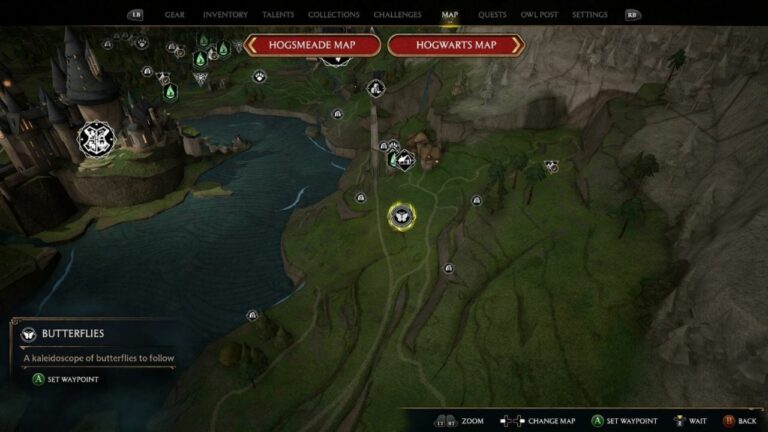Select the highlighted Butterflies map marker
The height and width of the screenshot is (432, 768).
click(x=400, y=215)
